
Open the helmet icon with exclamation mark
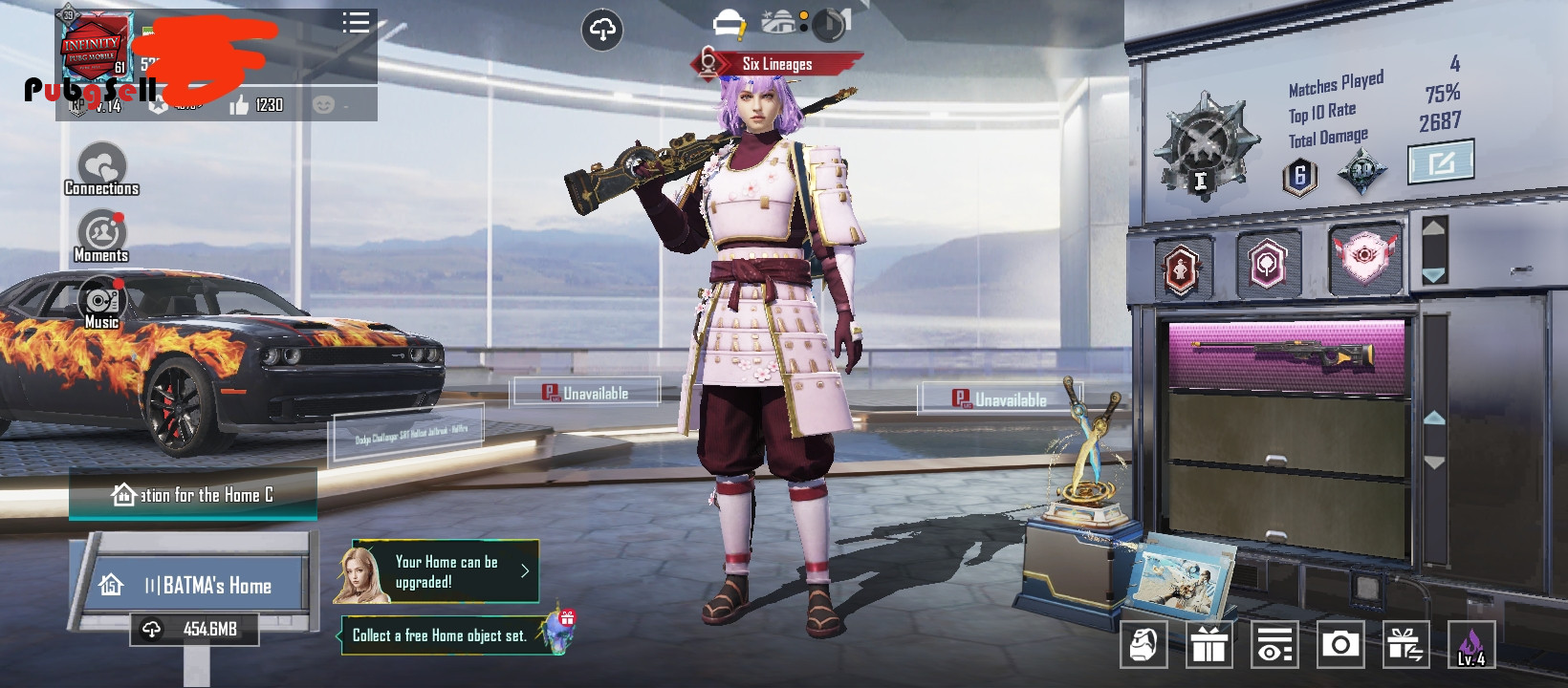pos(729,23)
